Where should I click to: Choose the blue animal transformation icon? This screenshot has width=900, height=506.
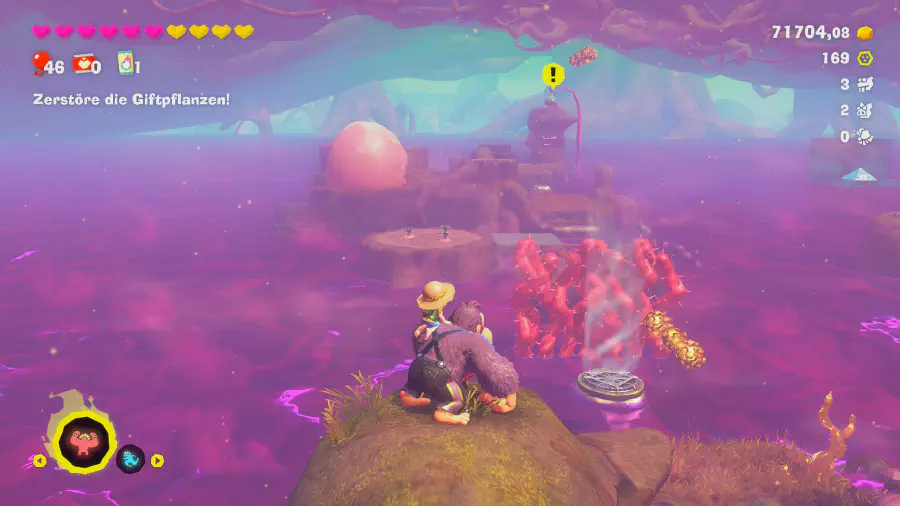click(131, 459)
